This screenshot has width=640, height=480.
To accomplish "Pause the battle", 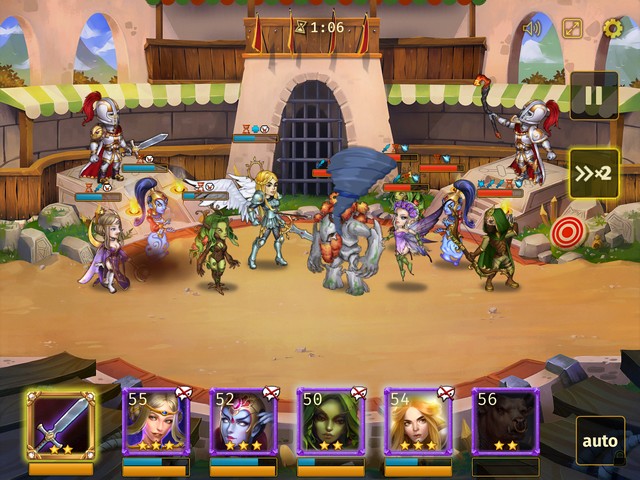I will [x=593, y=97].
